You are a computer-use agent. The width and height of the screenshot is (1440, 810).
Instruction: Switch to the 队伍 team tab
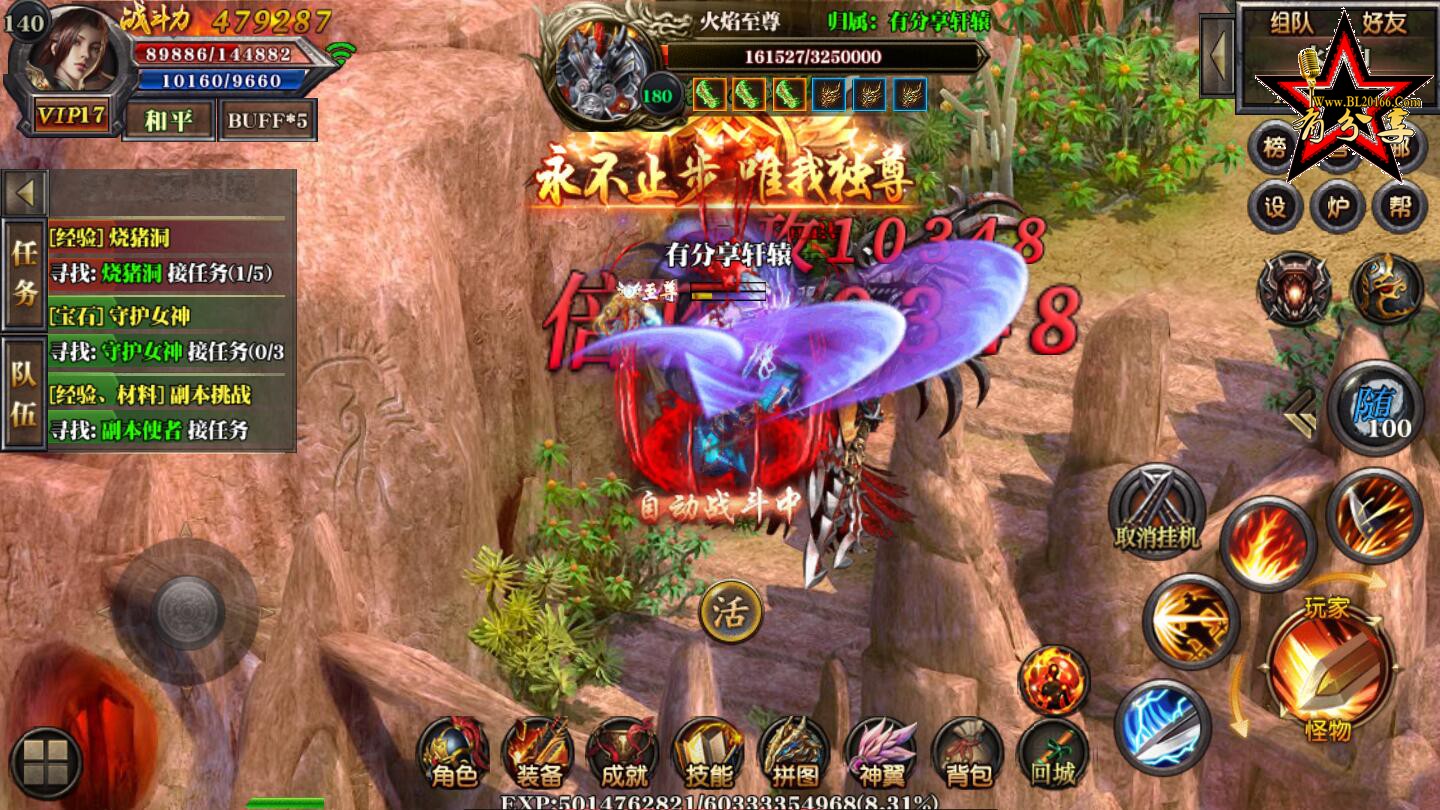click(24, 393)
